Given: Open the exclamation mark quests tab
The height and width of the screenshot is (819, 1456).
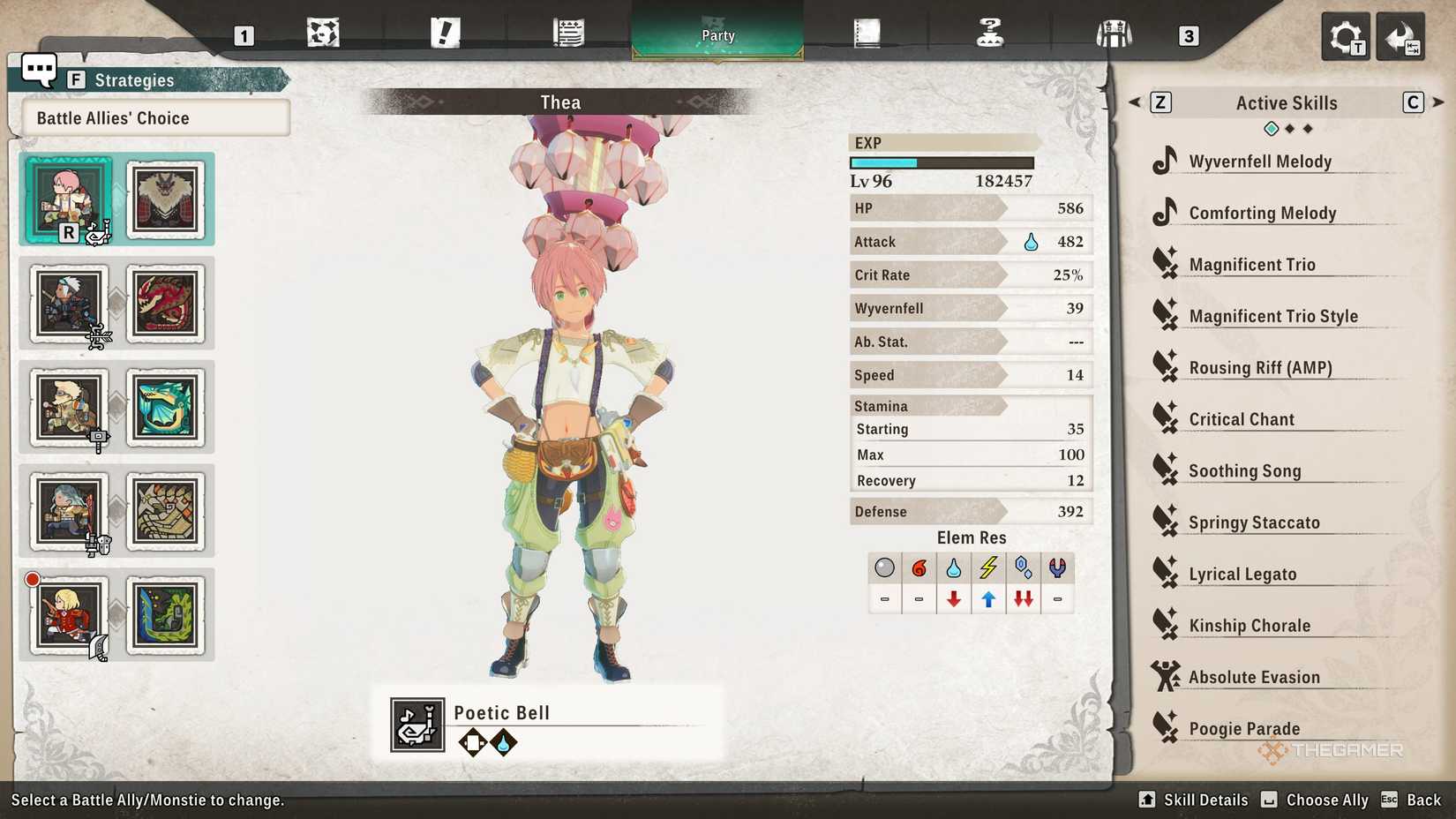Looking at the screenshot, I should point(446,31).
